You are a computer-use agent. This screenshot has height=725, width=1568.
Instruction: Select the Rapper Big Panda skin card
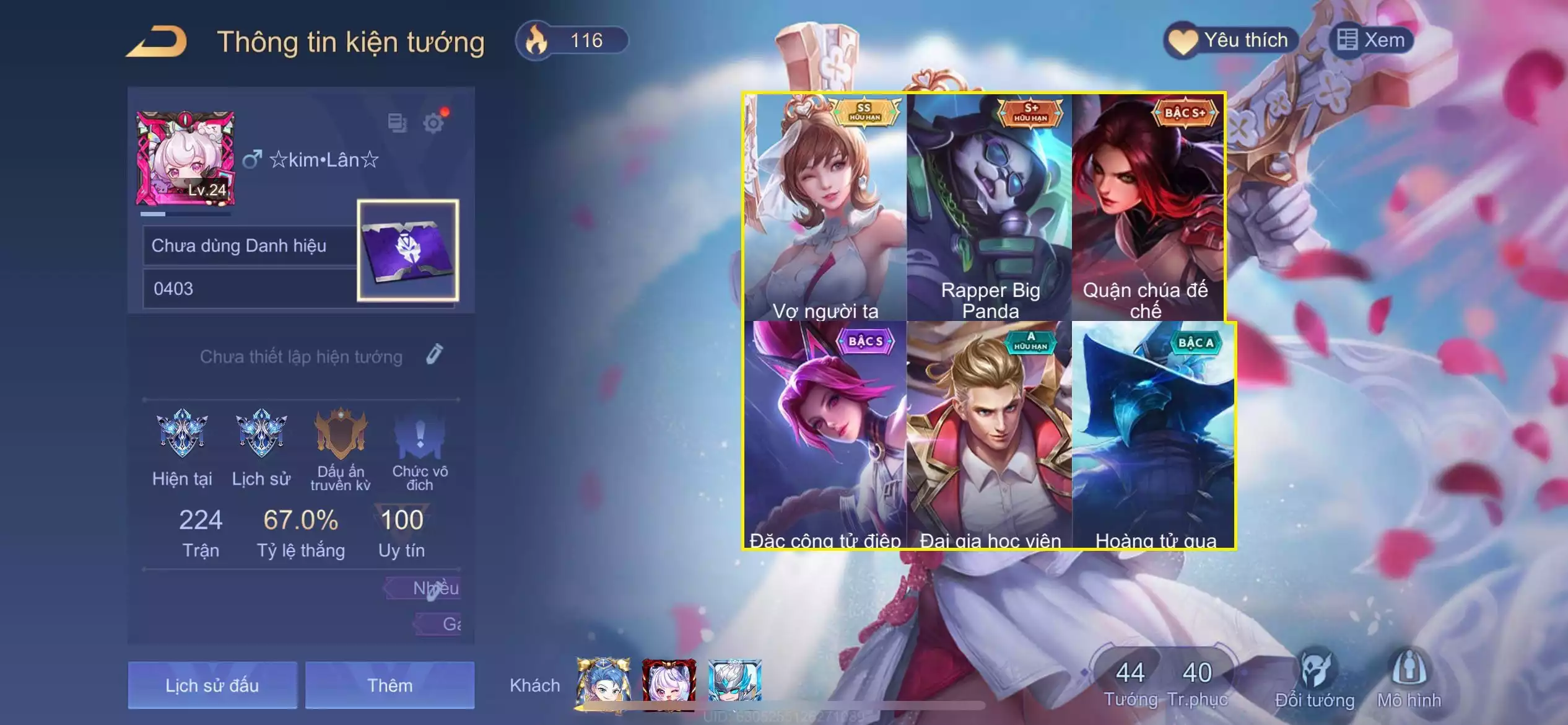click(x=990, y=208)
